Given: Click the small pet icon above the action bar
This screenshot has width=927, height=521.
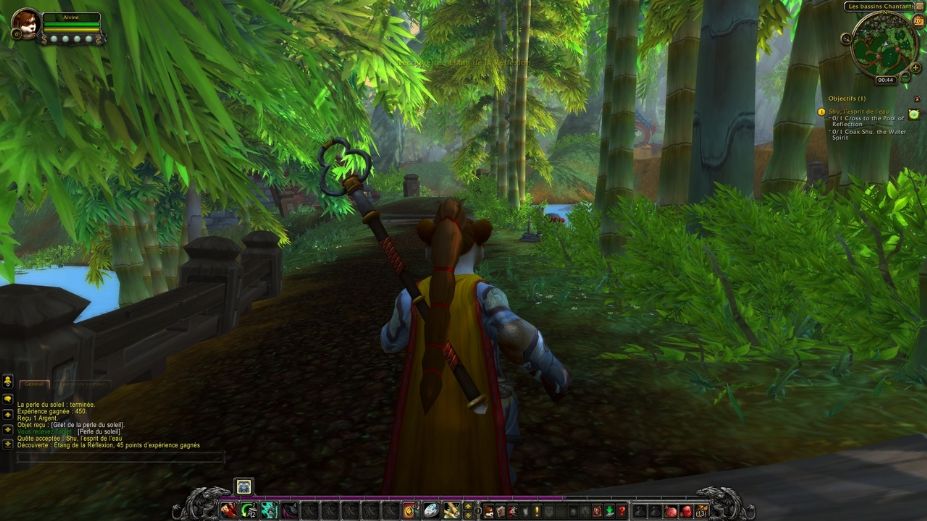Looking at the screenshot, I should 244,487.
